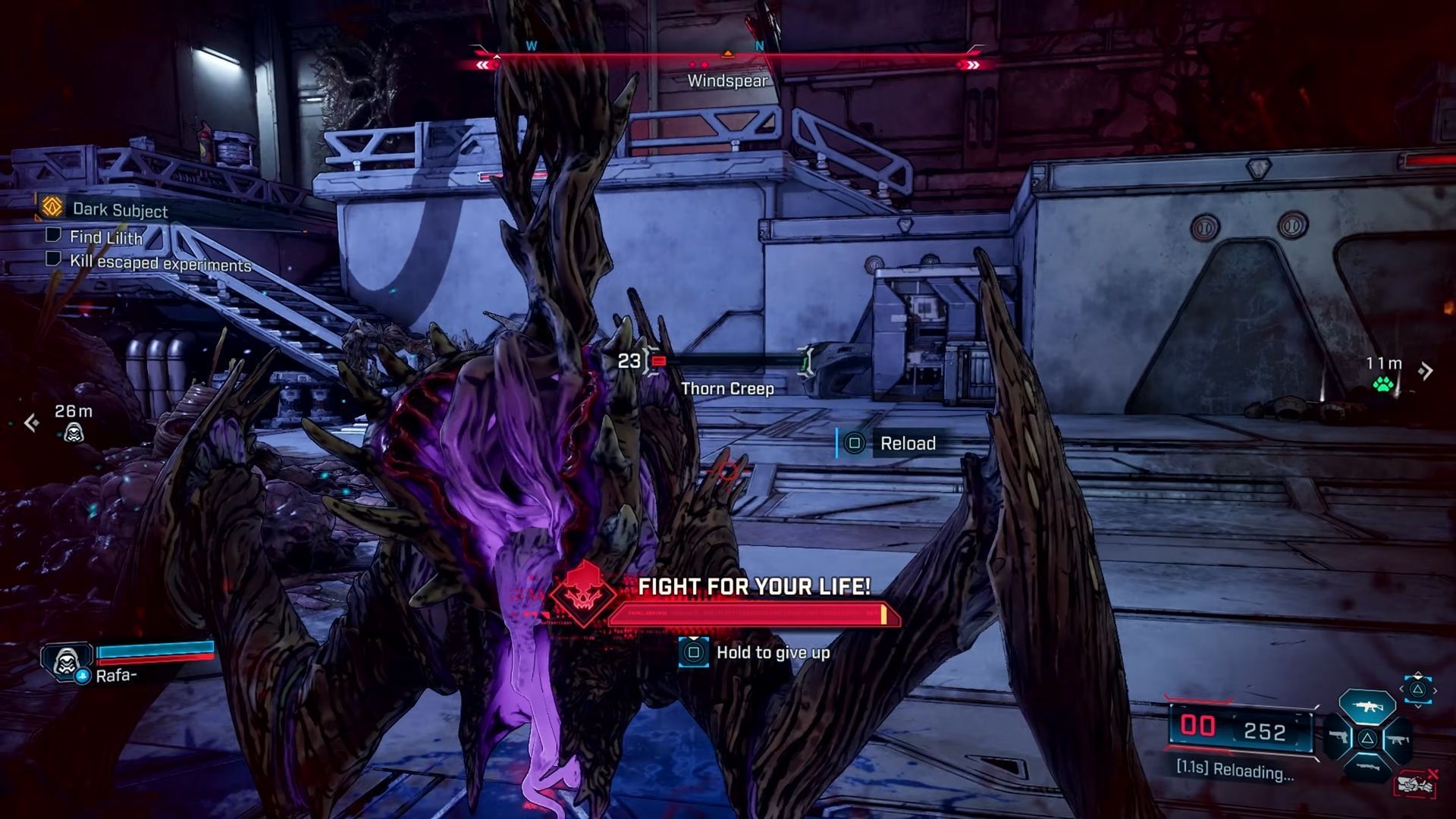Select the assault rifle weapon slot
This screenshot has width=1456, height=819.
(1367, 707)
